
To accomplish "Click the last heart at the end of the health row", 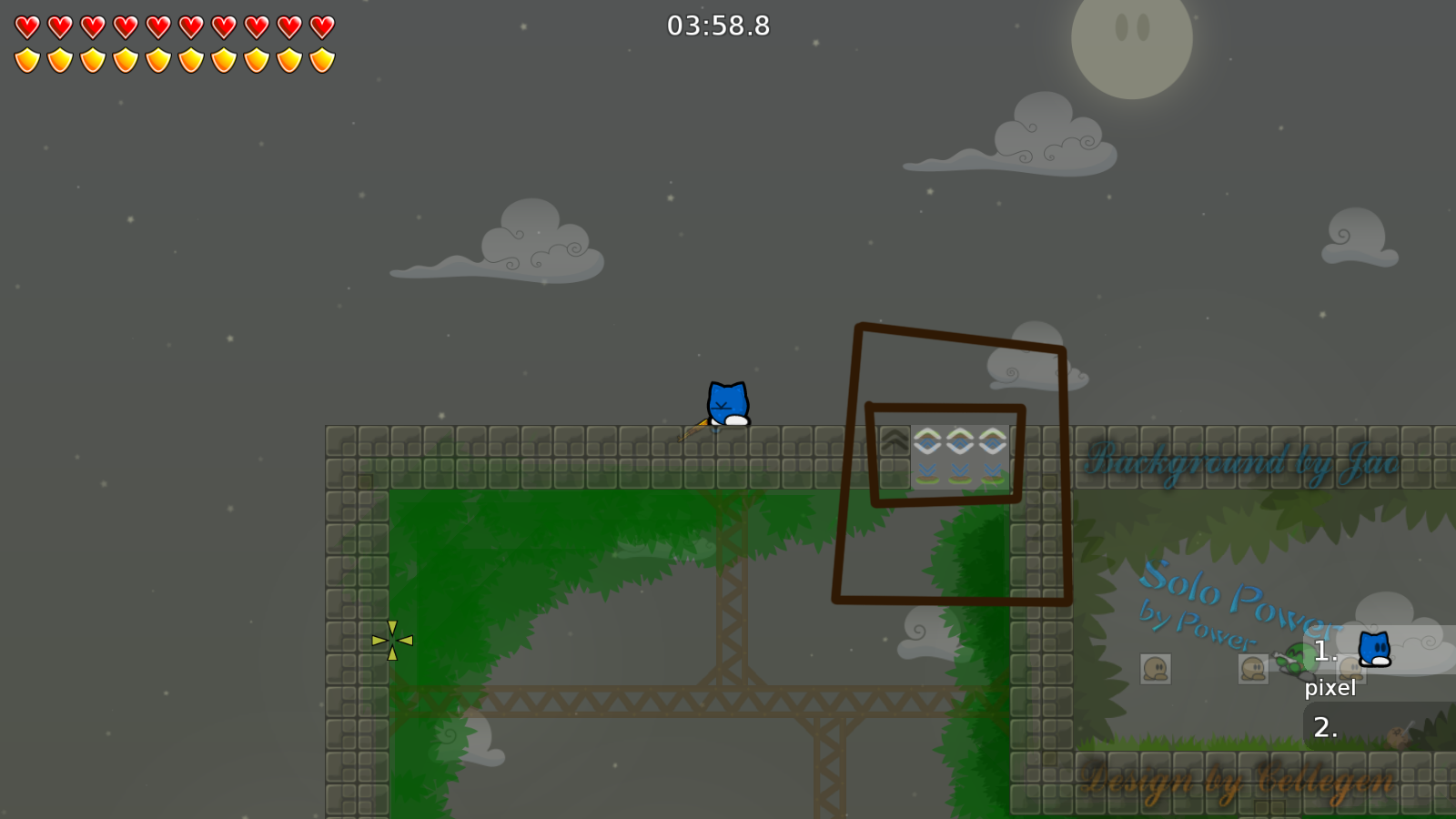I will (x=319, y=25).
